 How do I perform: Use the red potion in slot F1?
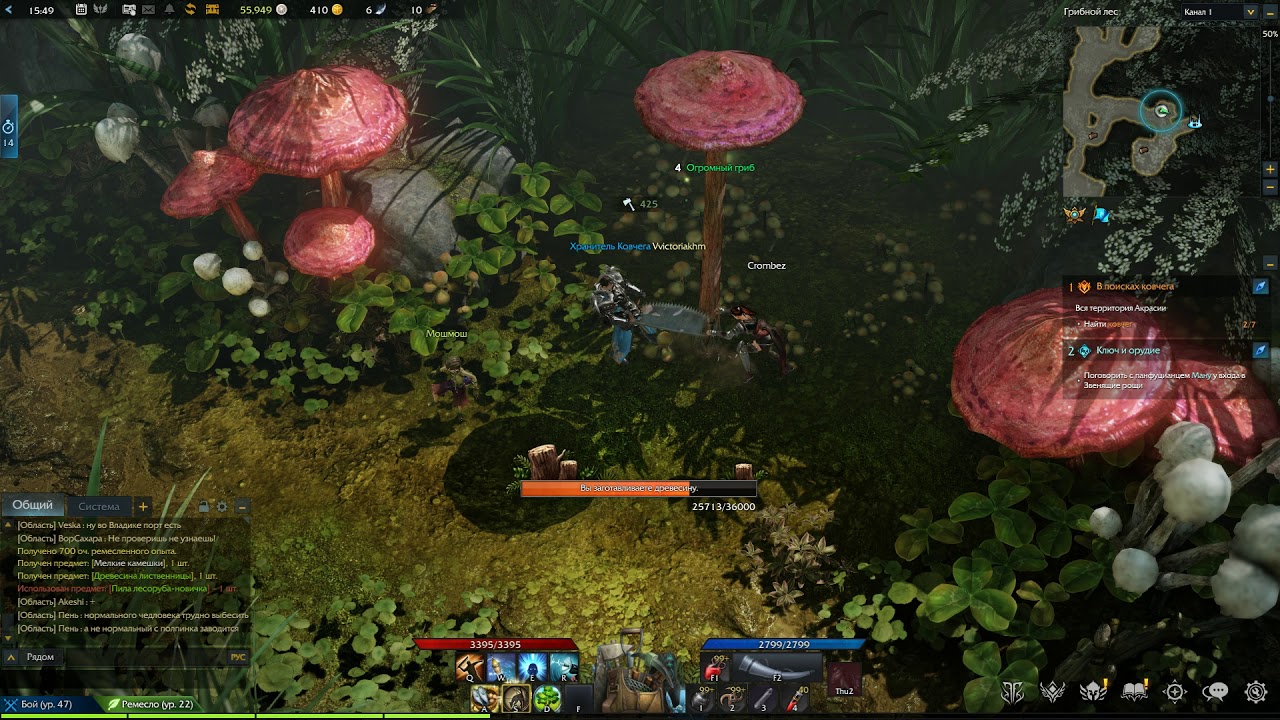tap(714, 668)
